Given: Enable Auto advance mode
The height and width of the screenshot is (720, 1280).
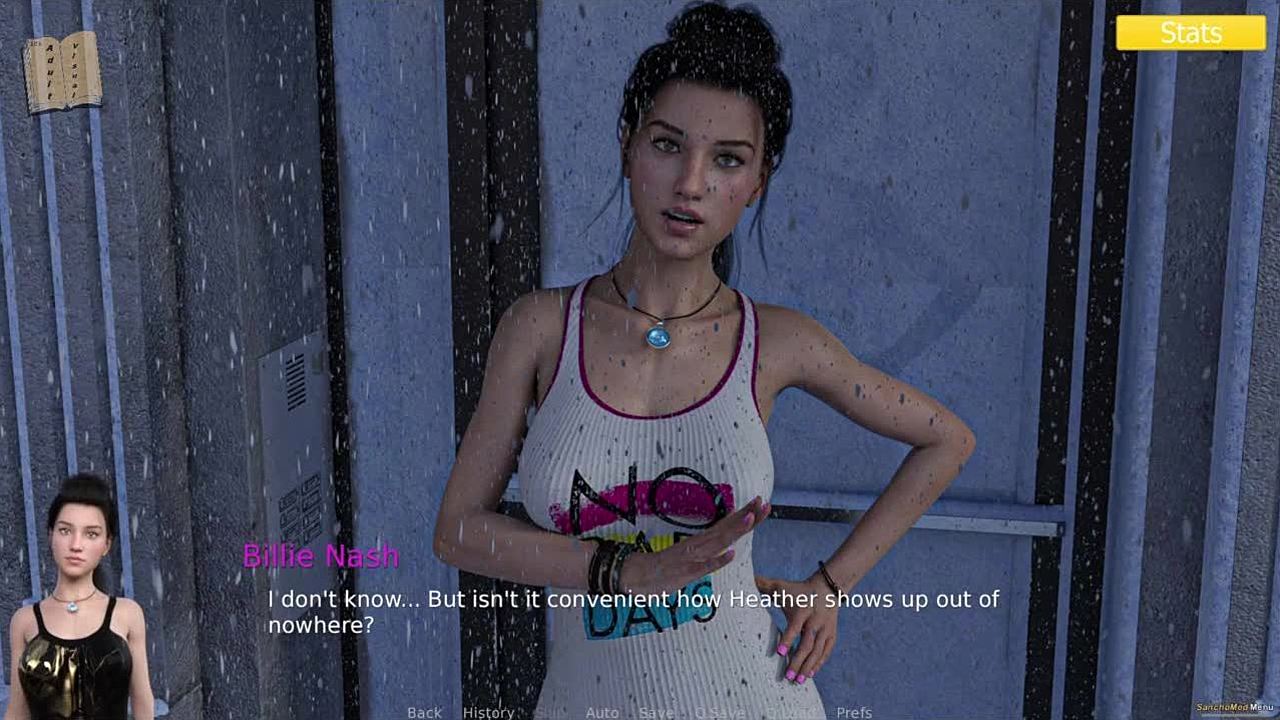Looking at the screenshot, I should tap(602, 712).
